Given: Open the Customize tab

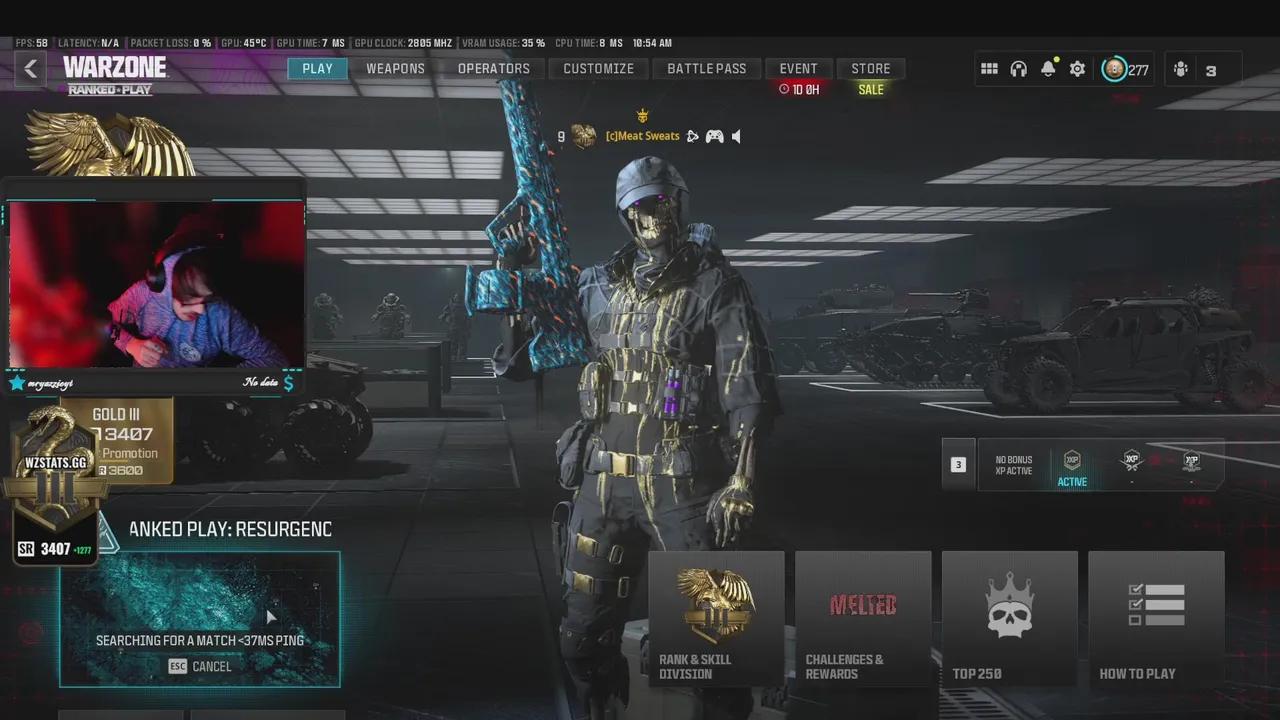Looking at the screenshot, I should (598, 69).
